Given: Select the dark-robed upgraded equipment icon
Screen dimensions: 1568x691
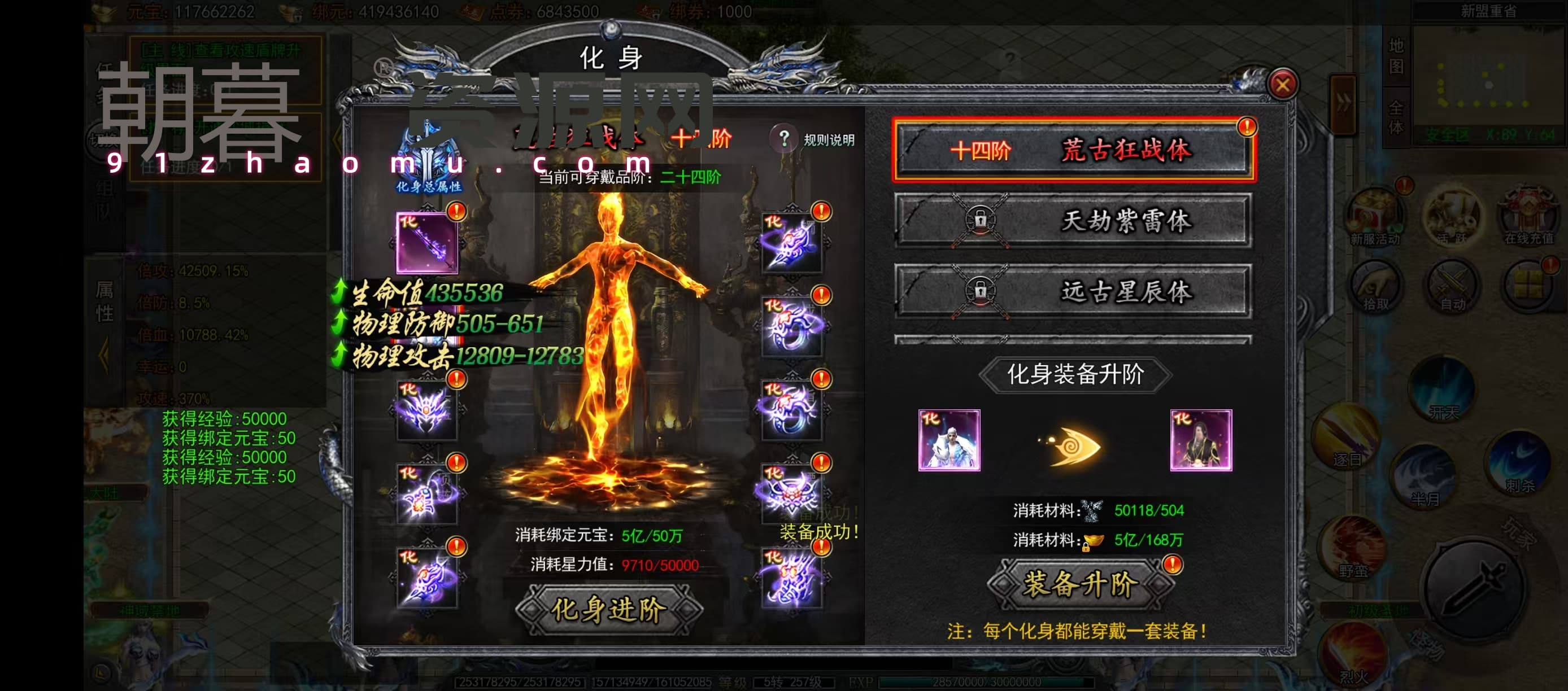Looking at the screenshot, I should click(x=1200, y=440).
